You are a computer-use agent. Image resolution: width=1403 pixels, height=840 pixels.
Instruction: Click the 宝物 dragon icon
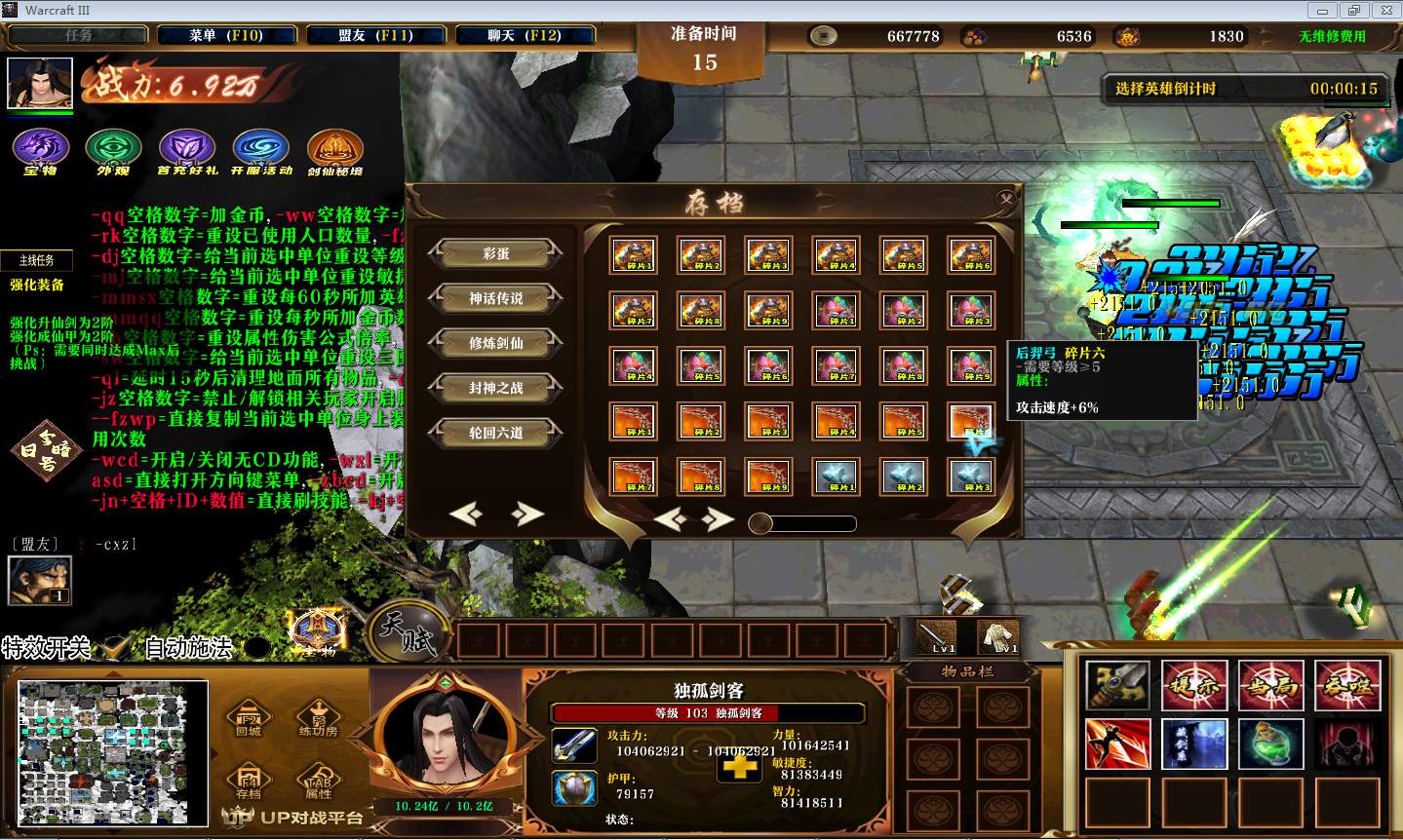[40, 149]
